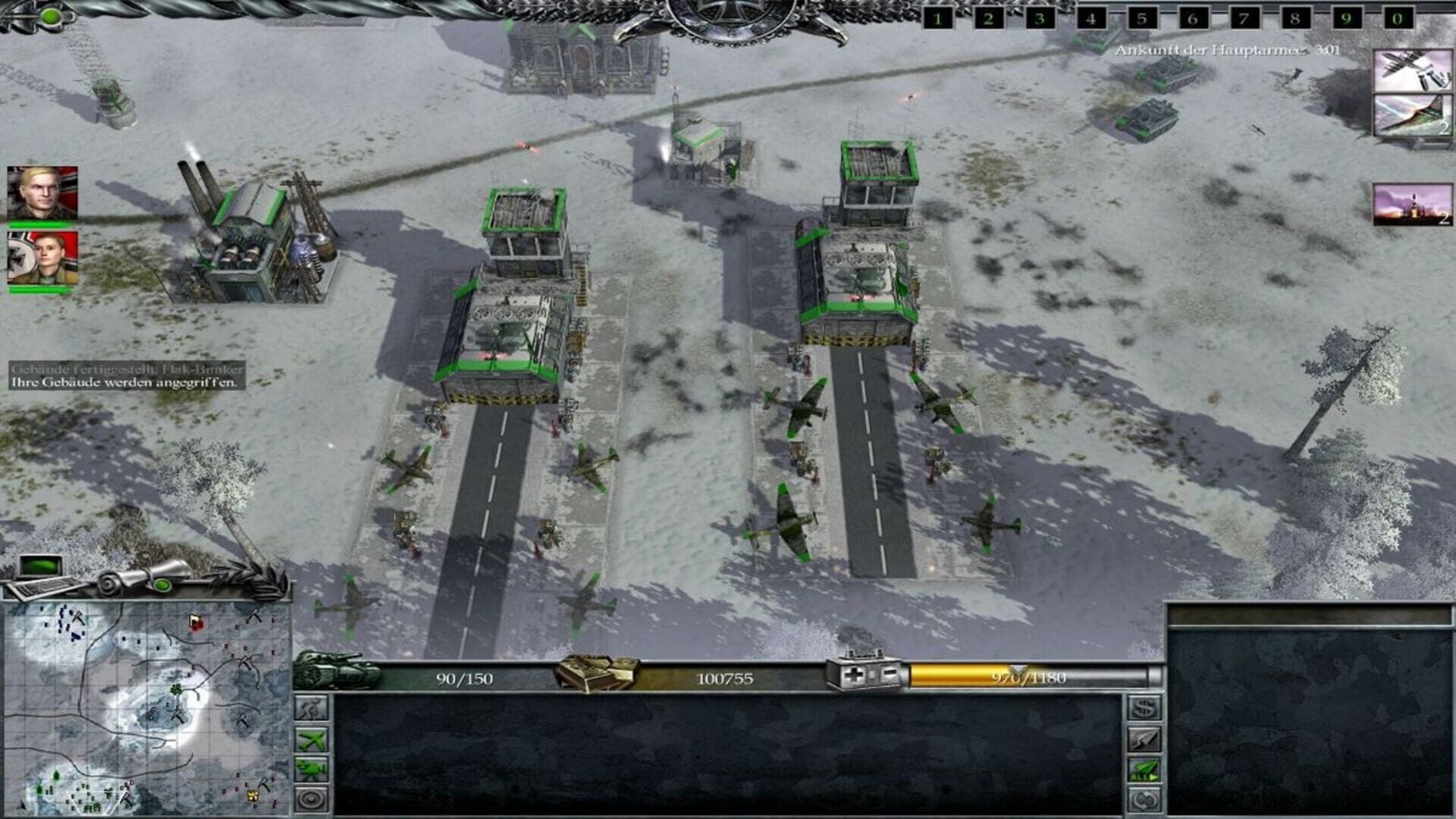
Task: Select the green aircraft production icon
Action: point(311,739)
